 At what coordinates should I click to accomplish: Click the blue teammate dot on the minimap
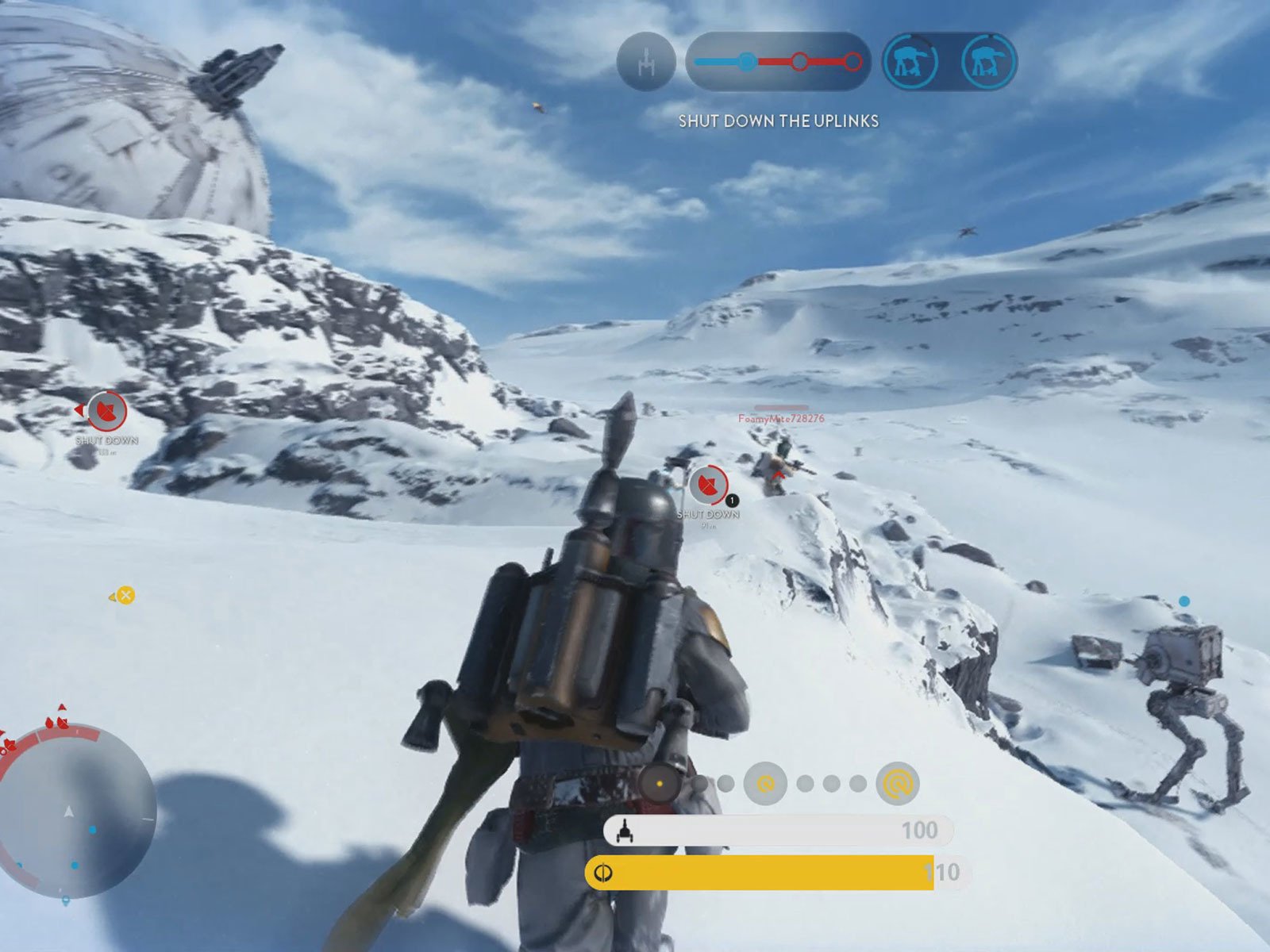[92, 831]
